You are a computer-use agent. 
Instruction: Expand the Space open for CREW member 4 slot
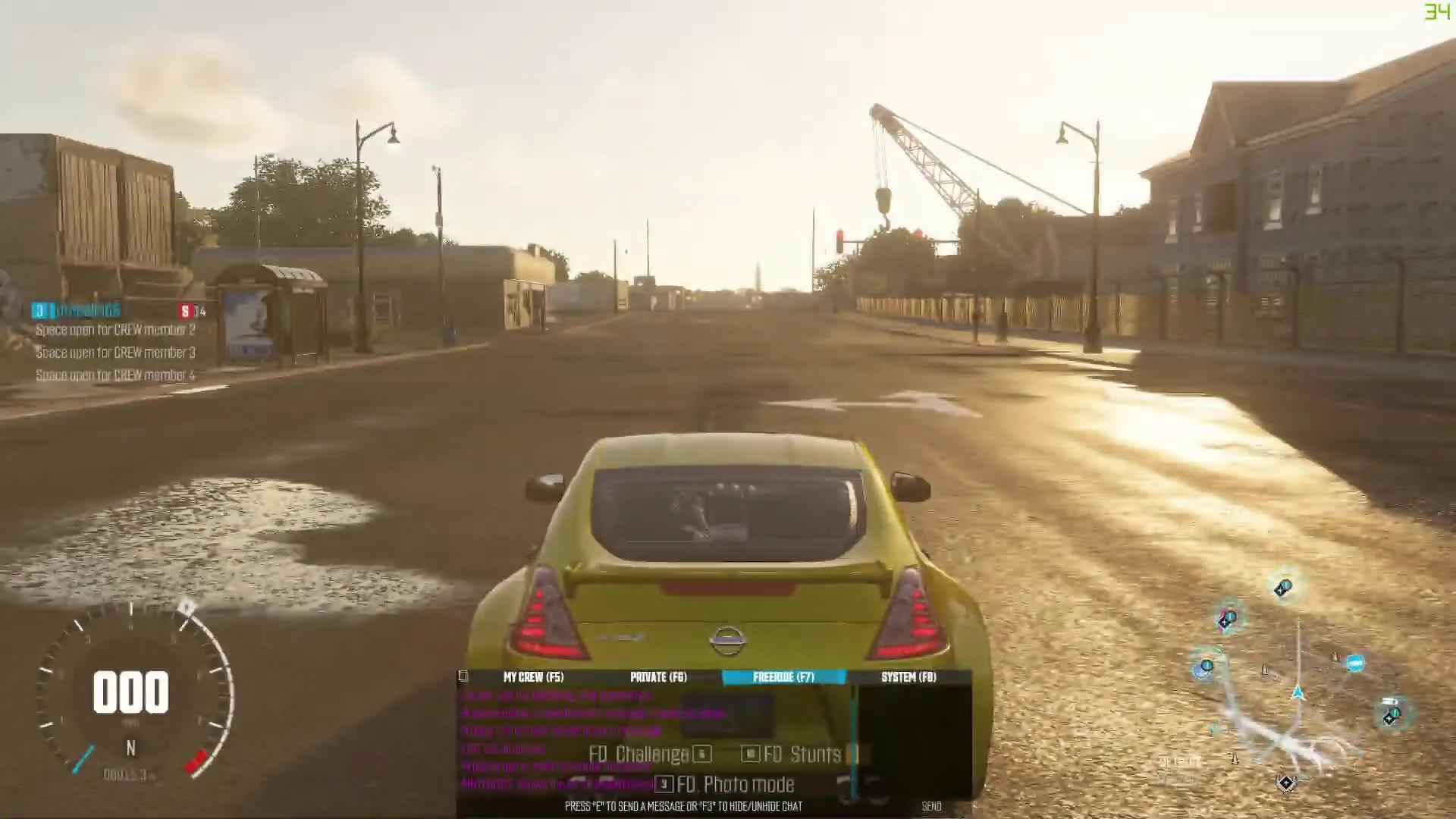114,375
